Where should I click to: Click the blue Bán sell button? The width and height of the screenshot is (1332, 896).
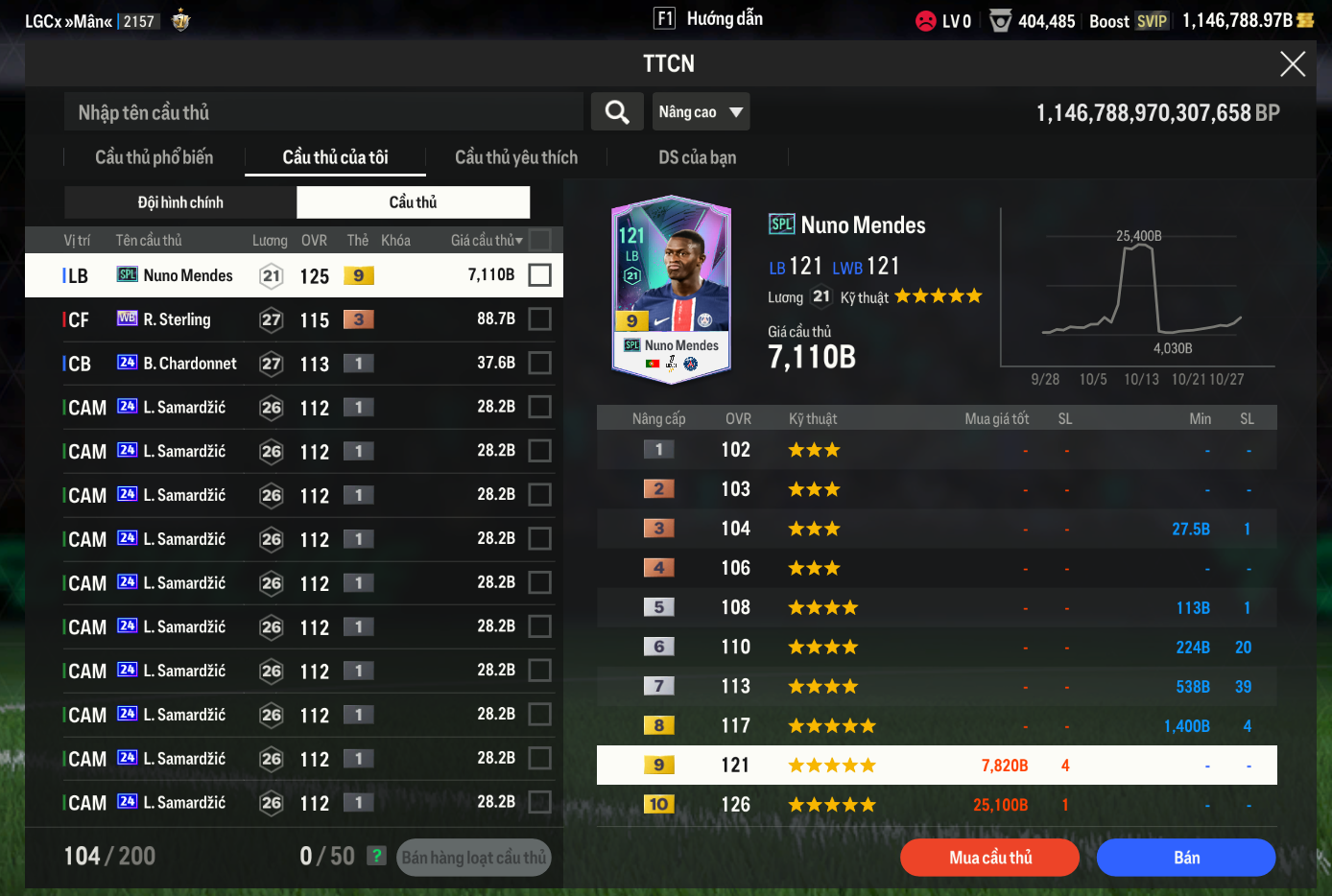click(1186, 858)
